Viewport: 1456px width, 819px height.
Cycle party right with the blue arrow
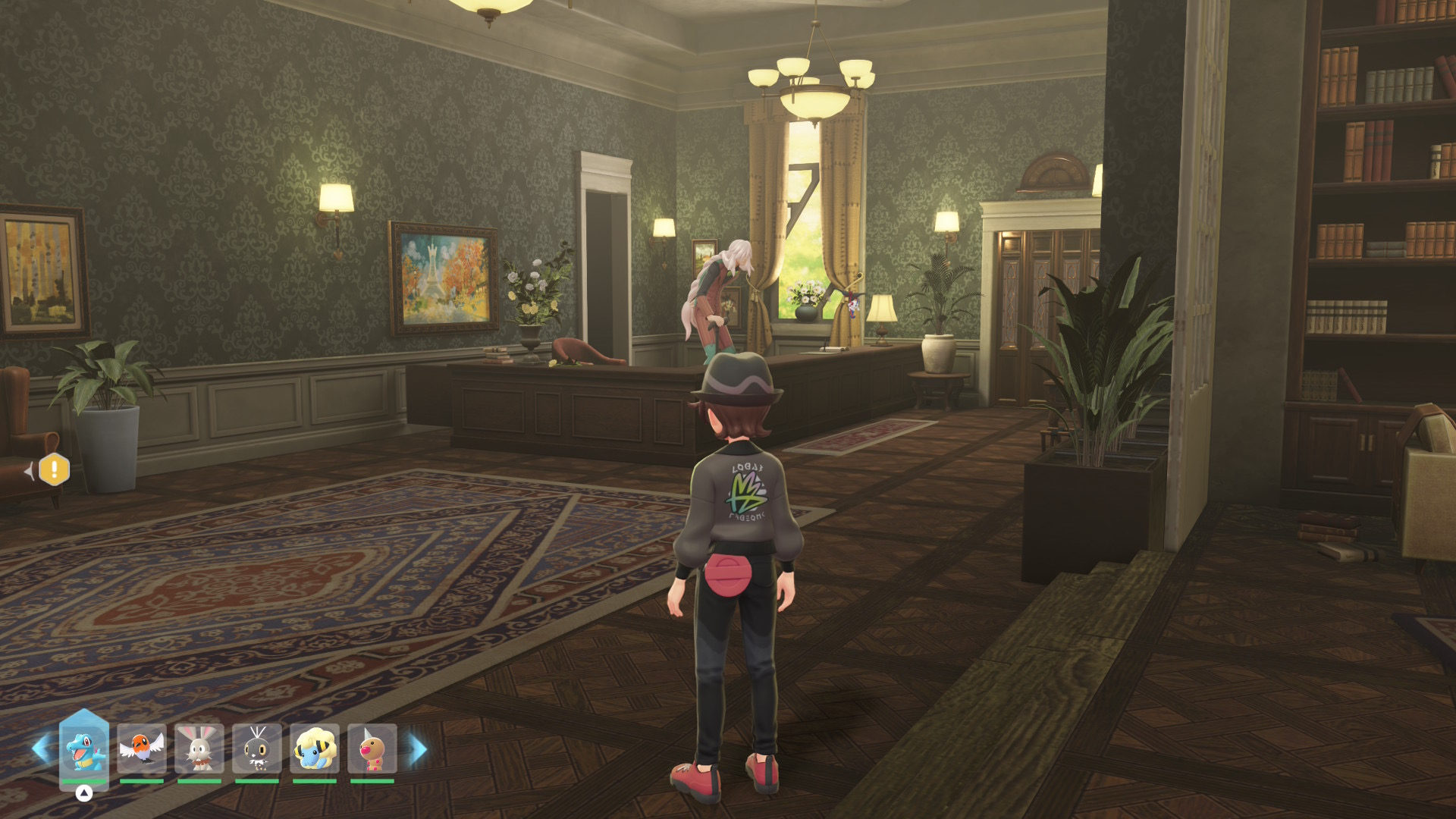pos(418,749)
